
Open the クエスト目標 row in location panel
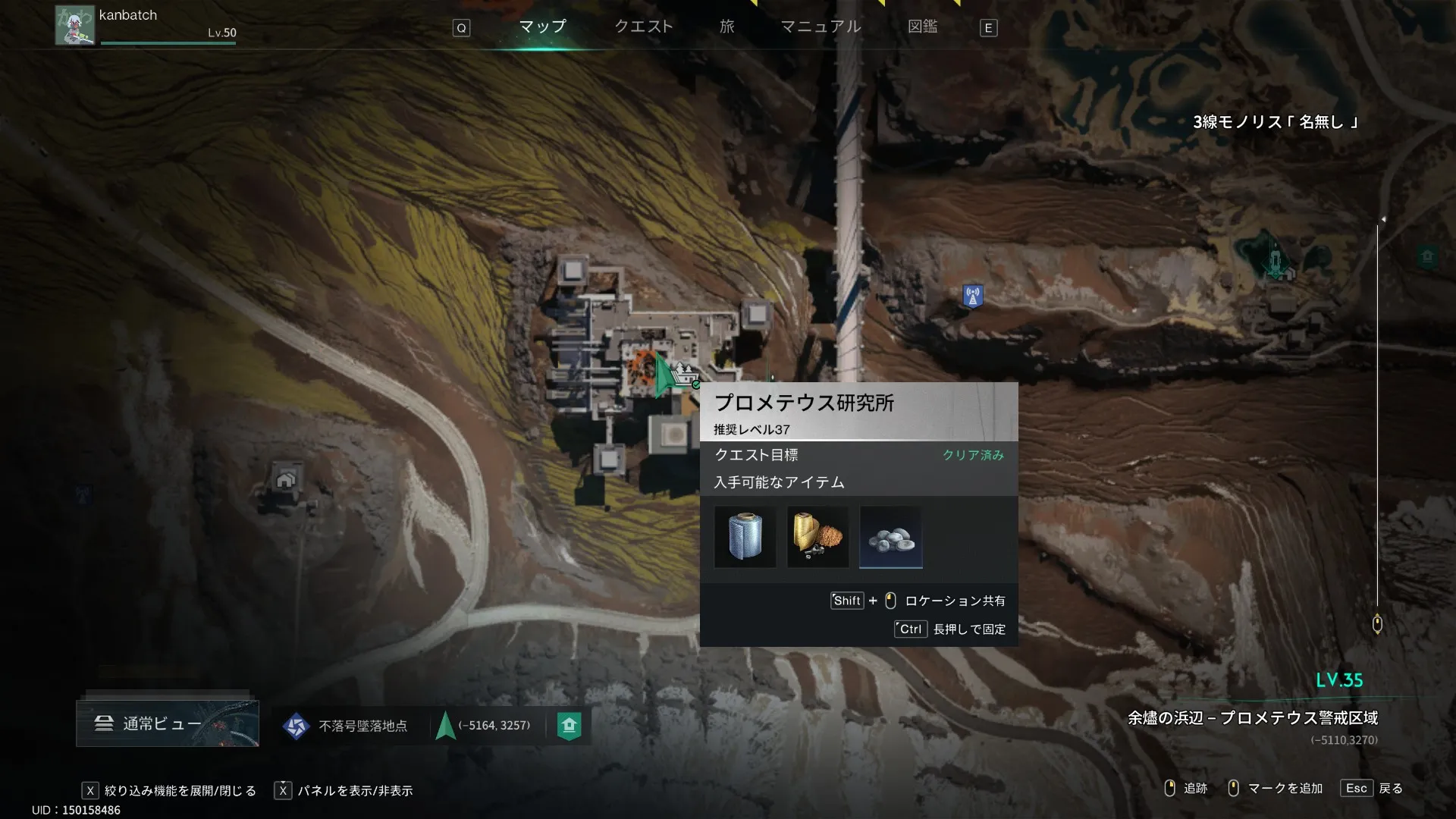click(x=858, y=455)
